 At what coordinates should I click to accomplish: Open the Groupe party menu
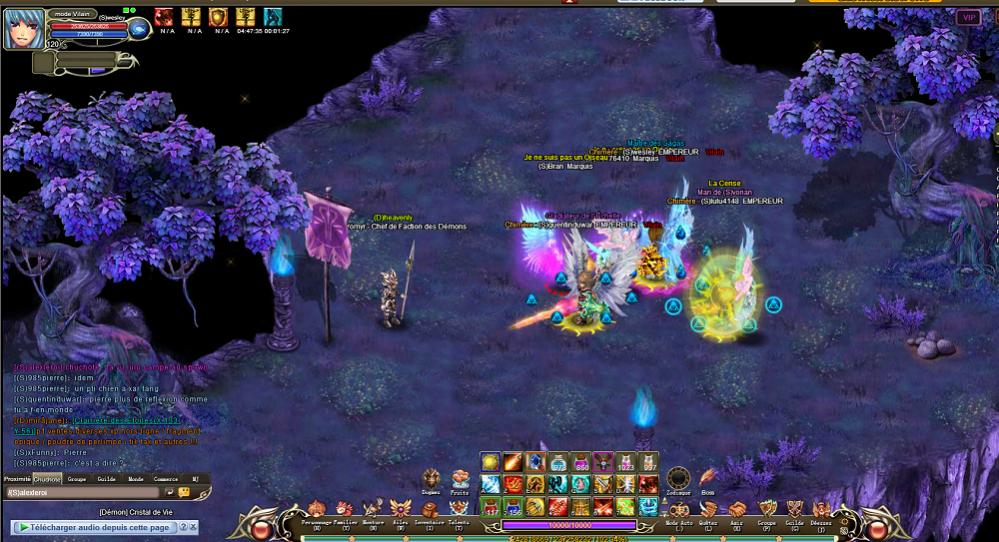tap(766, 510)
